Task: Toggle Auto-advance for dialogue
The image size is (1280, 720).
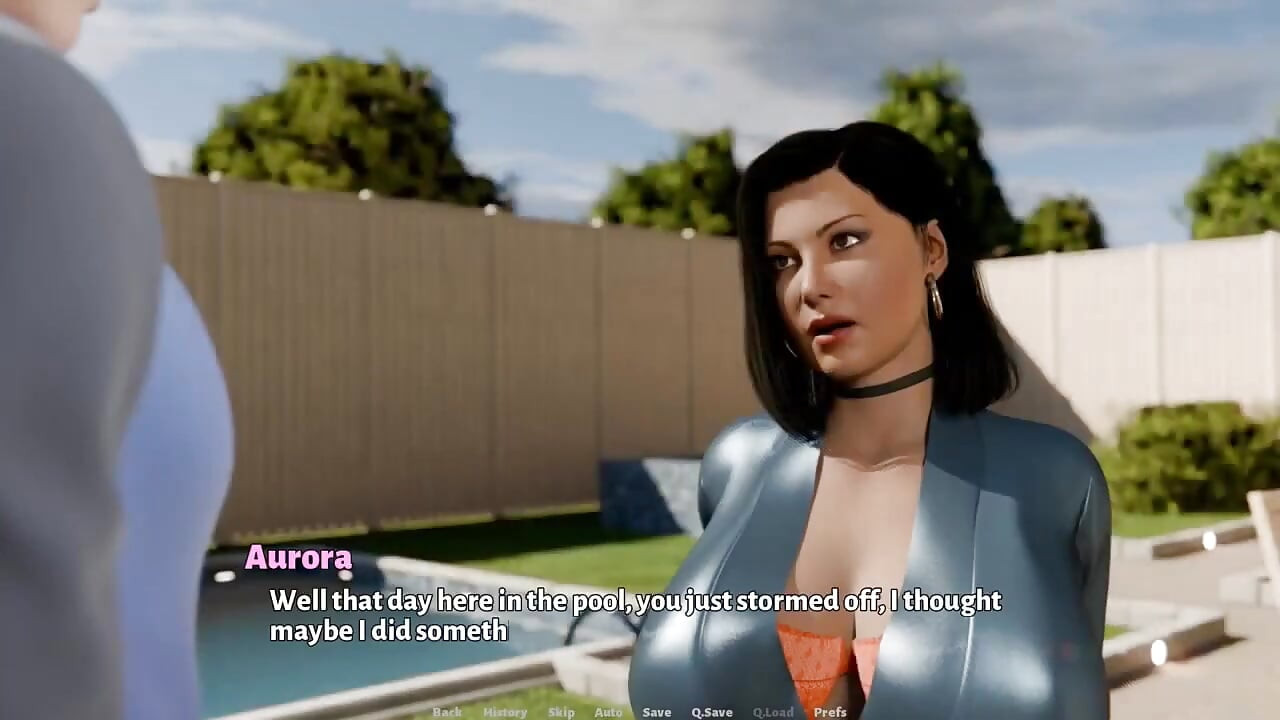Action: pyautogui.click(x=608, y=712)
